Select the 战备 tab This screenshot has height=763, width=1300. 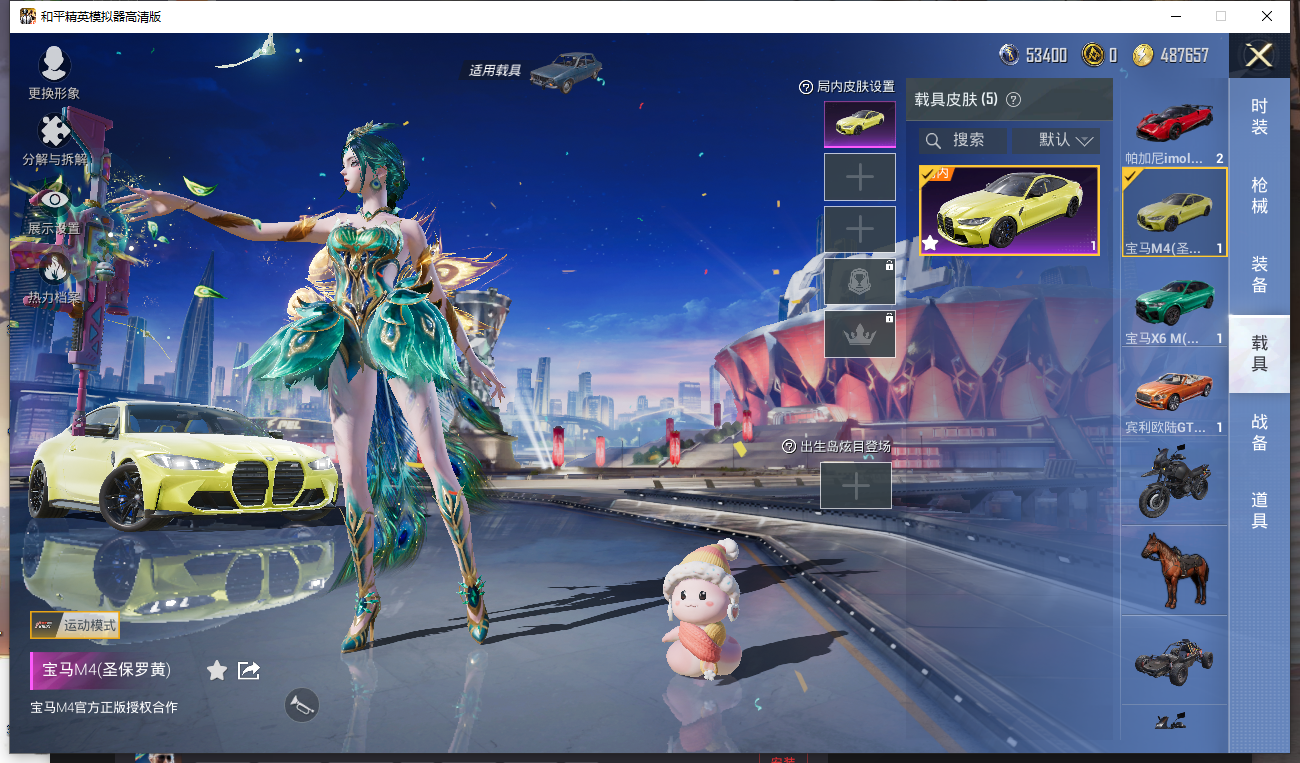click(1259, 432)
